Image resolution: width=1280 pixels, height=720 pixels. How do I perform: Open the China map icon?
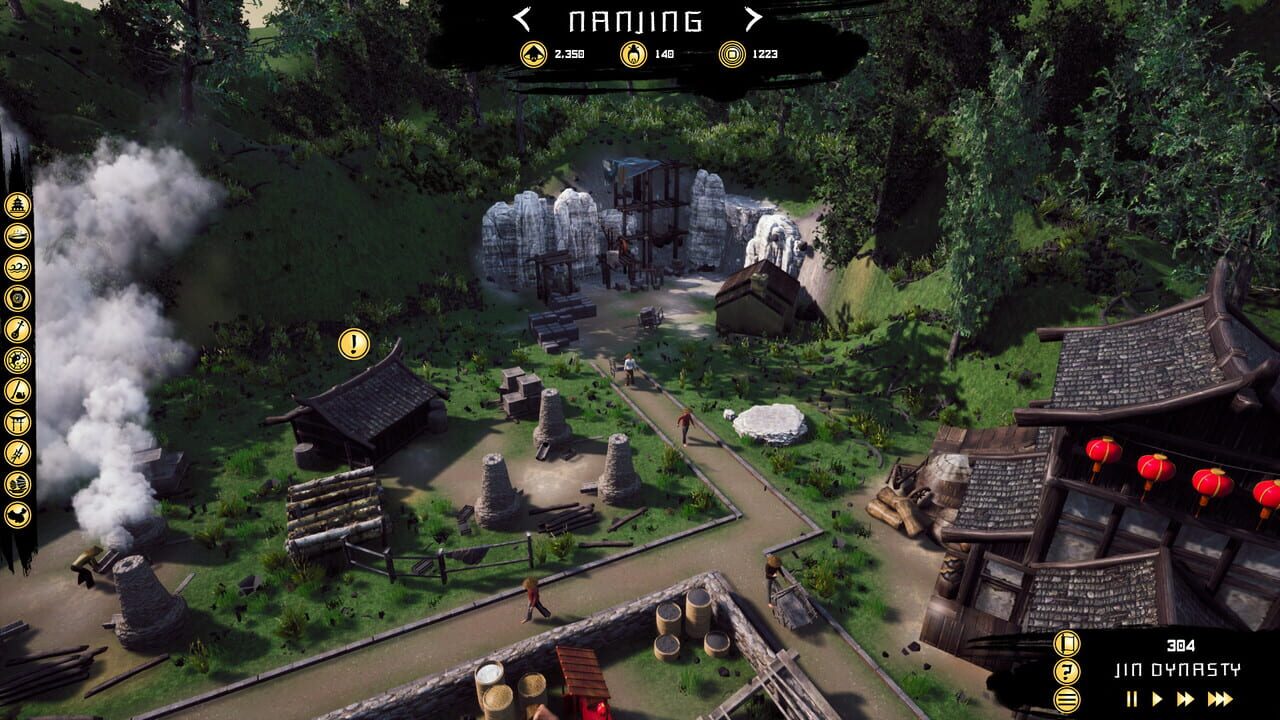pyautogui.click(x=17, y=515)
